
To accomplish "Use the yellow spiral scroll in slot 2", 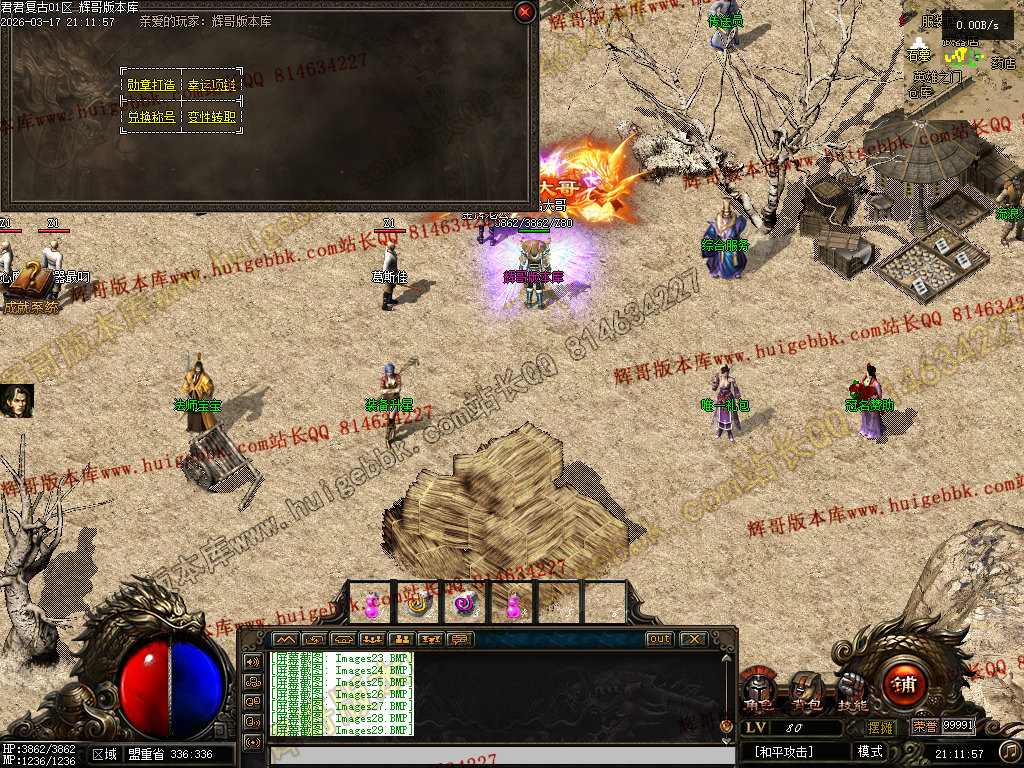I will pos(418,604).
